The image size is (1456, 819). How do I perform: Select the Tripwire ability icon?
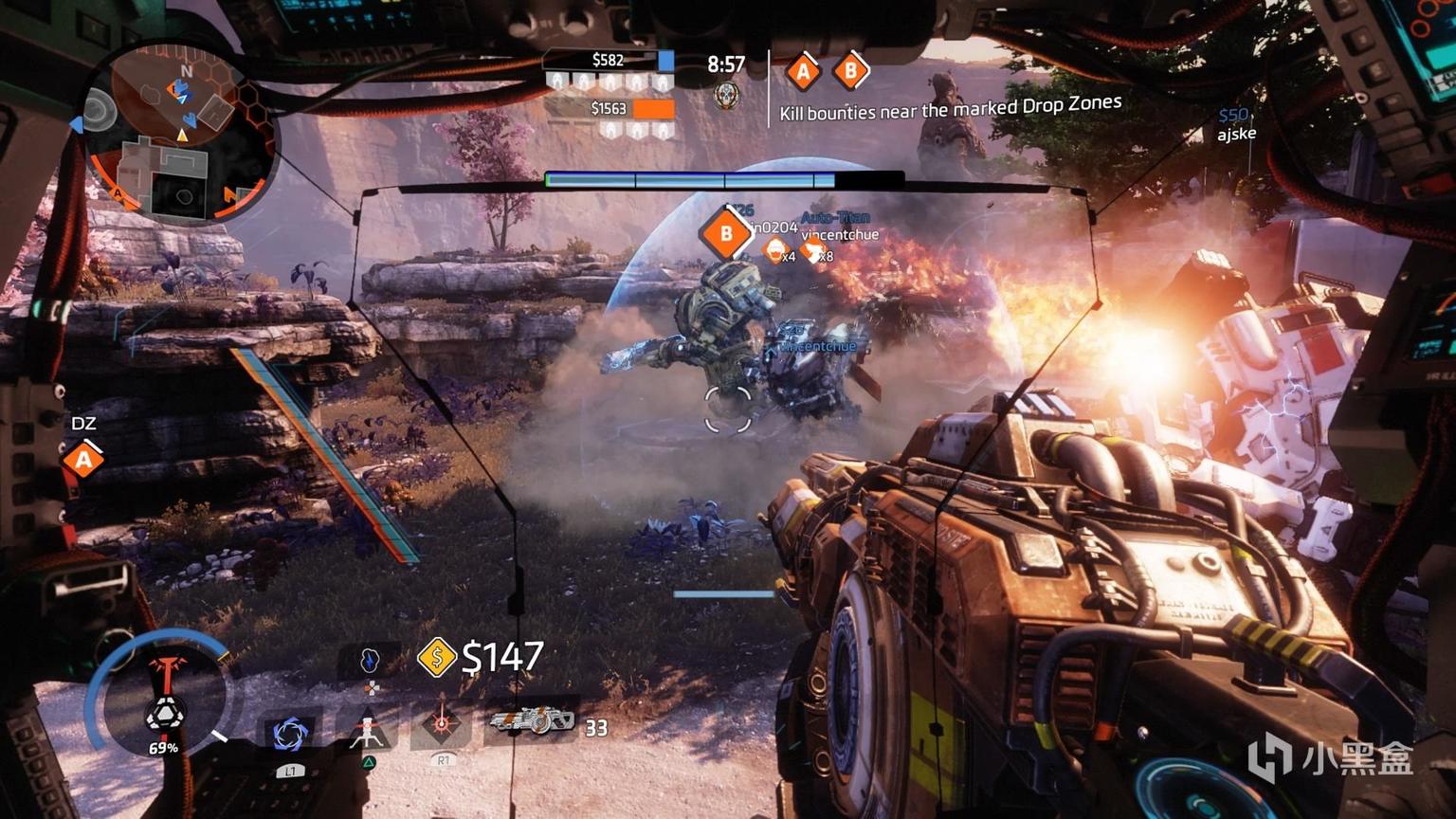pyautogui.click(x=369, y=731)
